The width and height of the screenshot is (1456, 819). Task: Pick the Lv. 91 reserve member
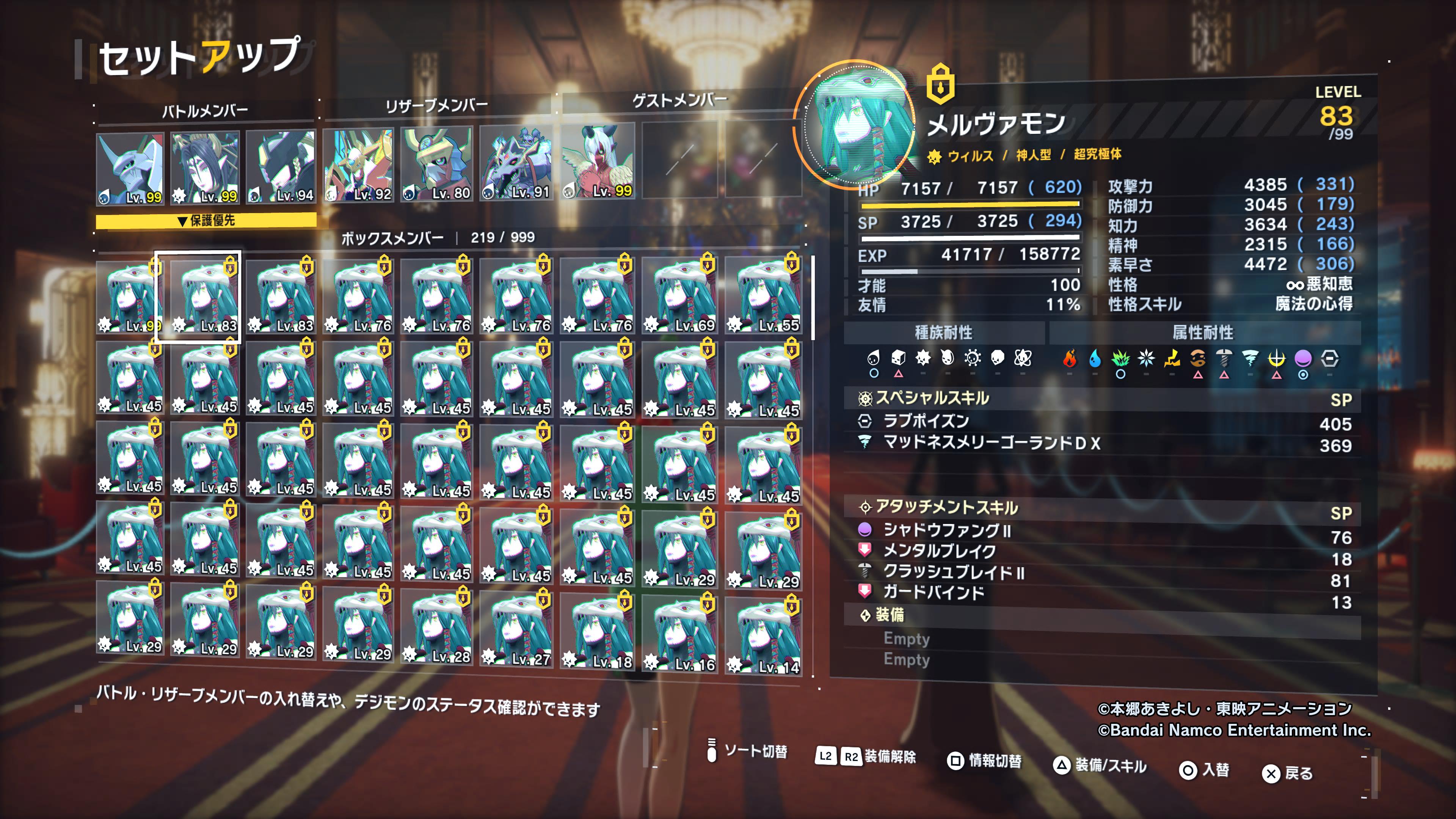click(516, 163)
